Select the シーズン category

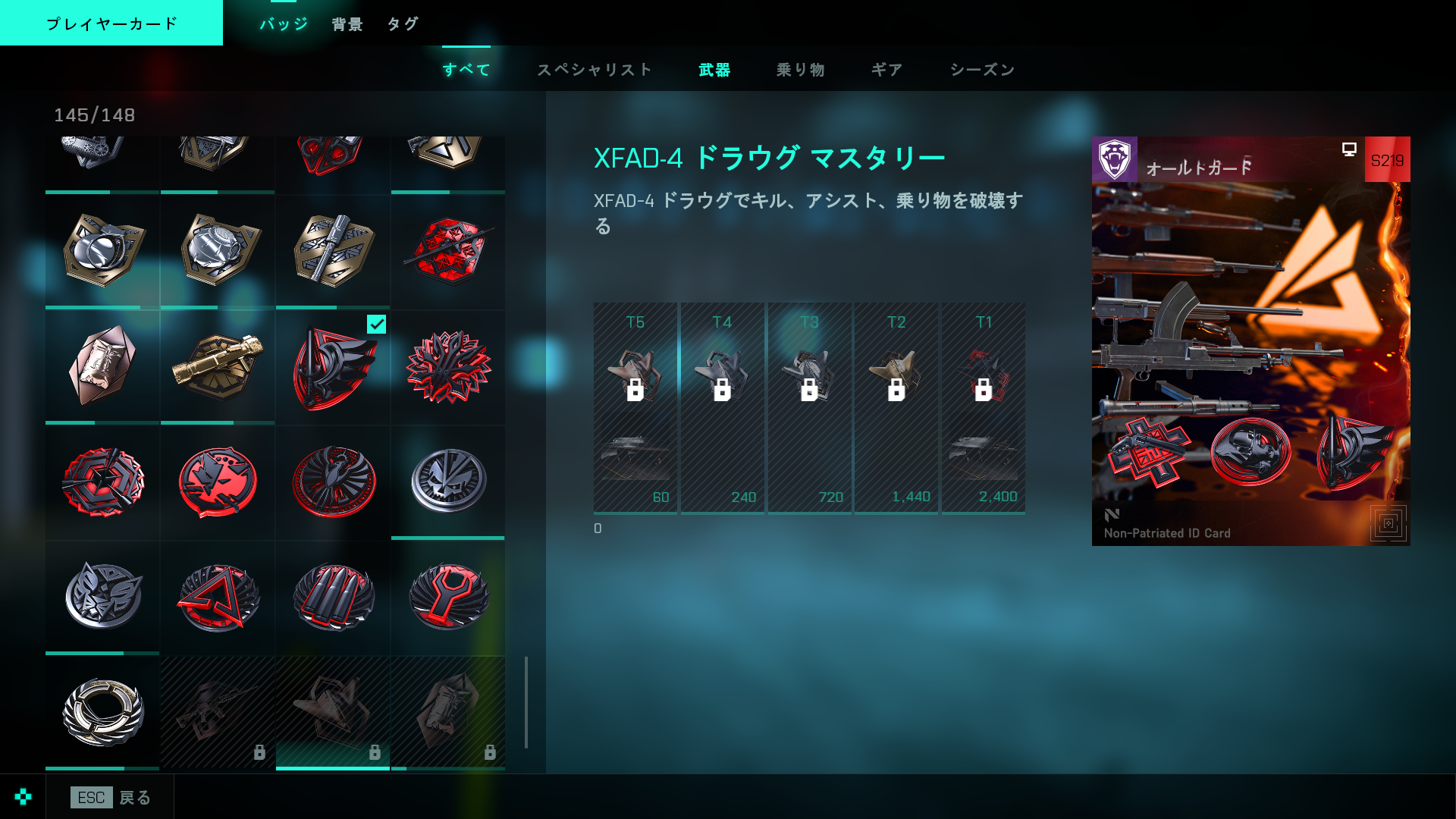click(982, 70)
